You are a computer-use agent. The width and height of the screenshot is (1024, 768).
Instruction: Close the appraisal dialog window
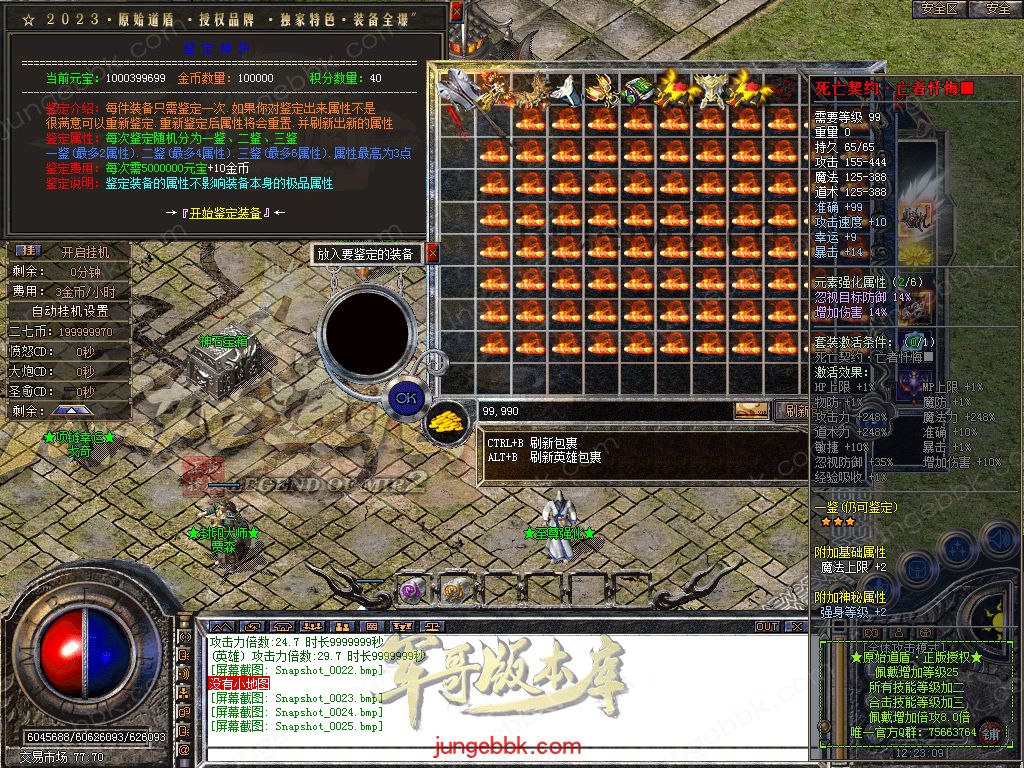(457, 12)
